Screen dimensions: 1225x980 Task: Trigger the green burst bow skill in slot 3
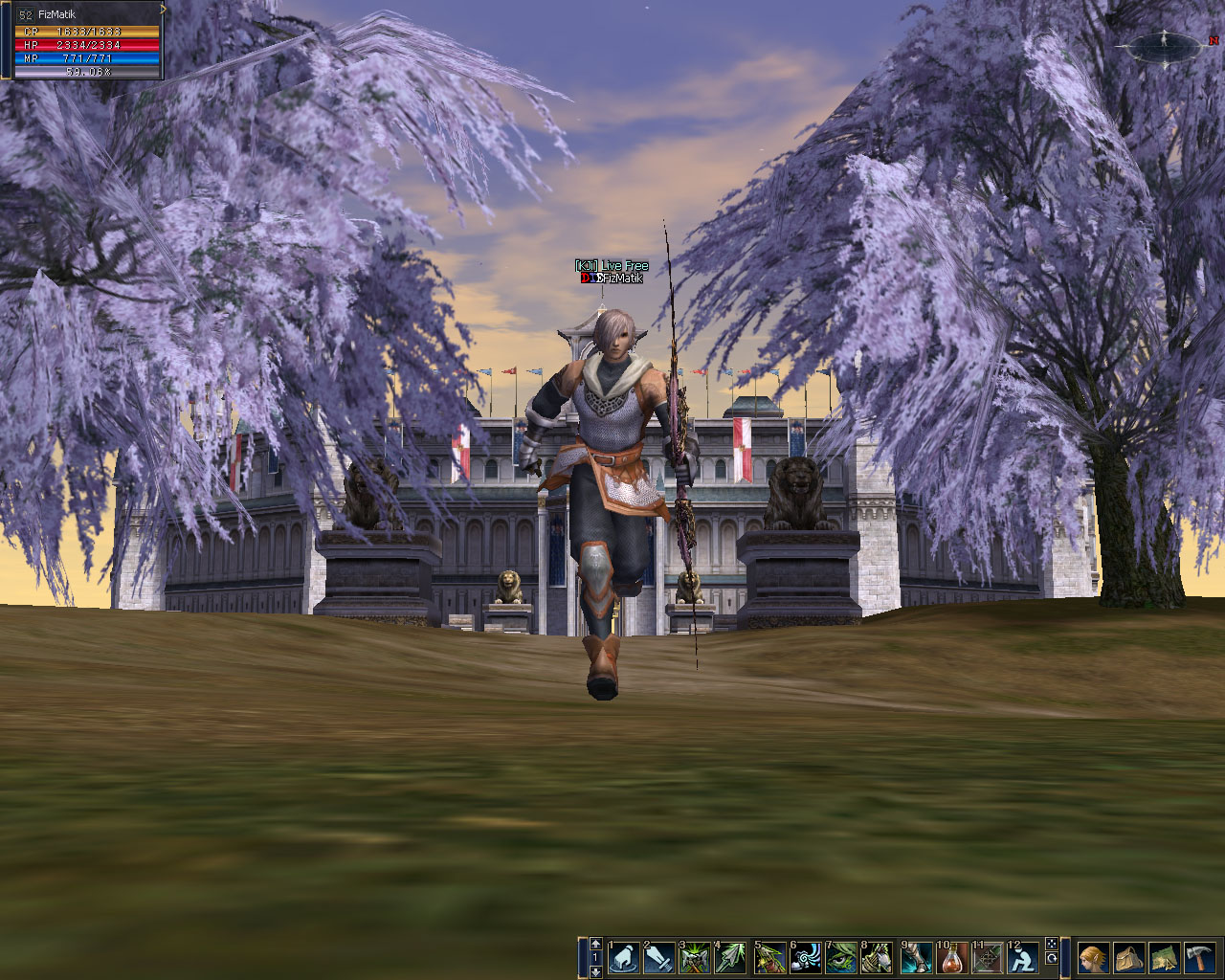694,958
